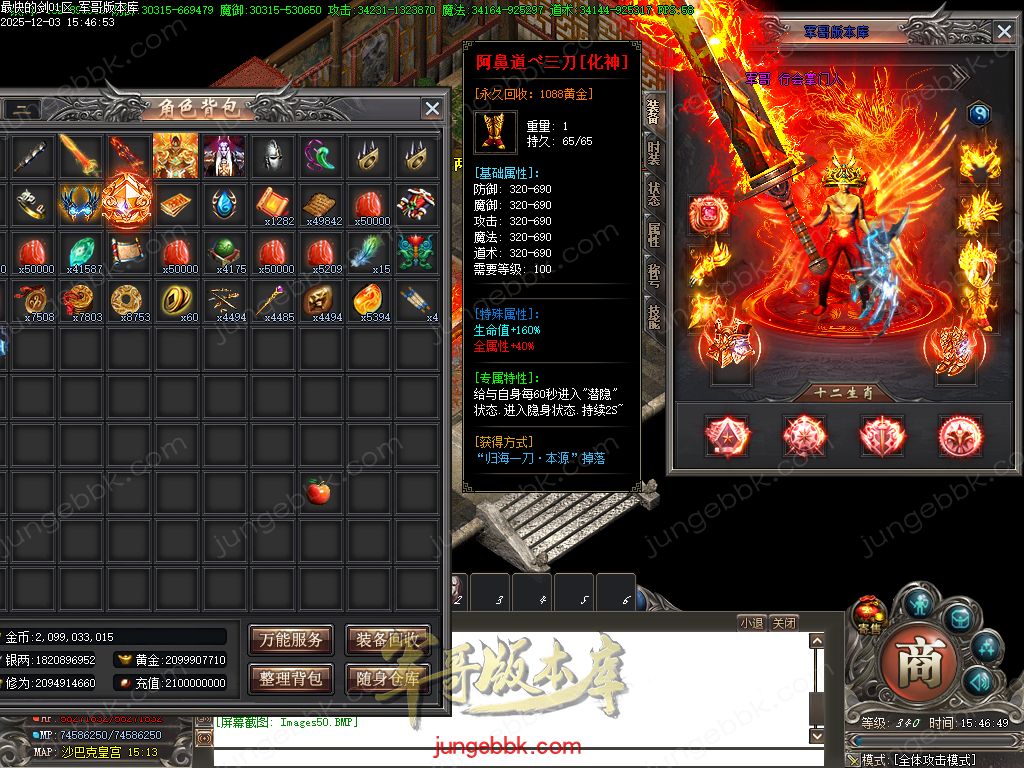Select the silver helmet item in the bag
Image resolution: width=1024 pixels, height=768 pixels.
(271, 156)
